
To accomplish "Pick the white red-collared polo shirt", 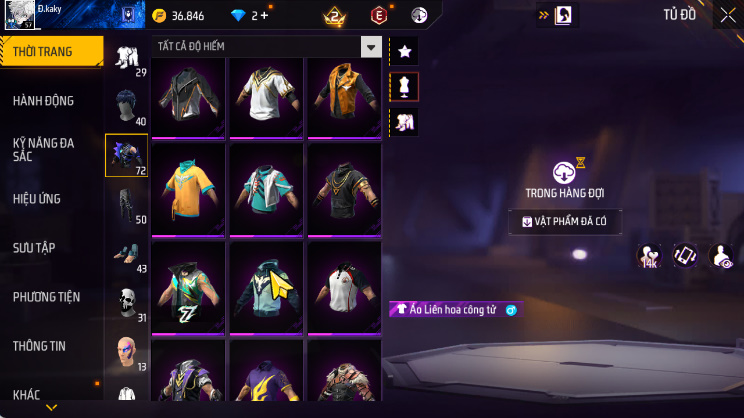I will click(343, 283).
